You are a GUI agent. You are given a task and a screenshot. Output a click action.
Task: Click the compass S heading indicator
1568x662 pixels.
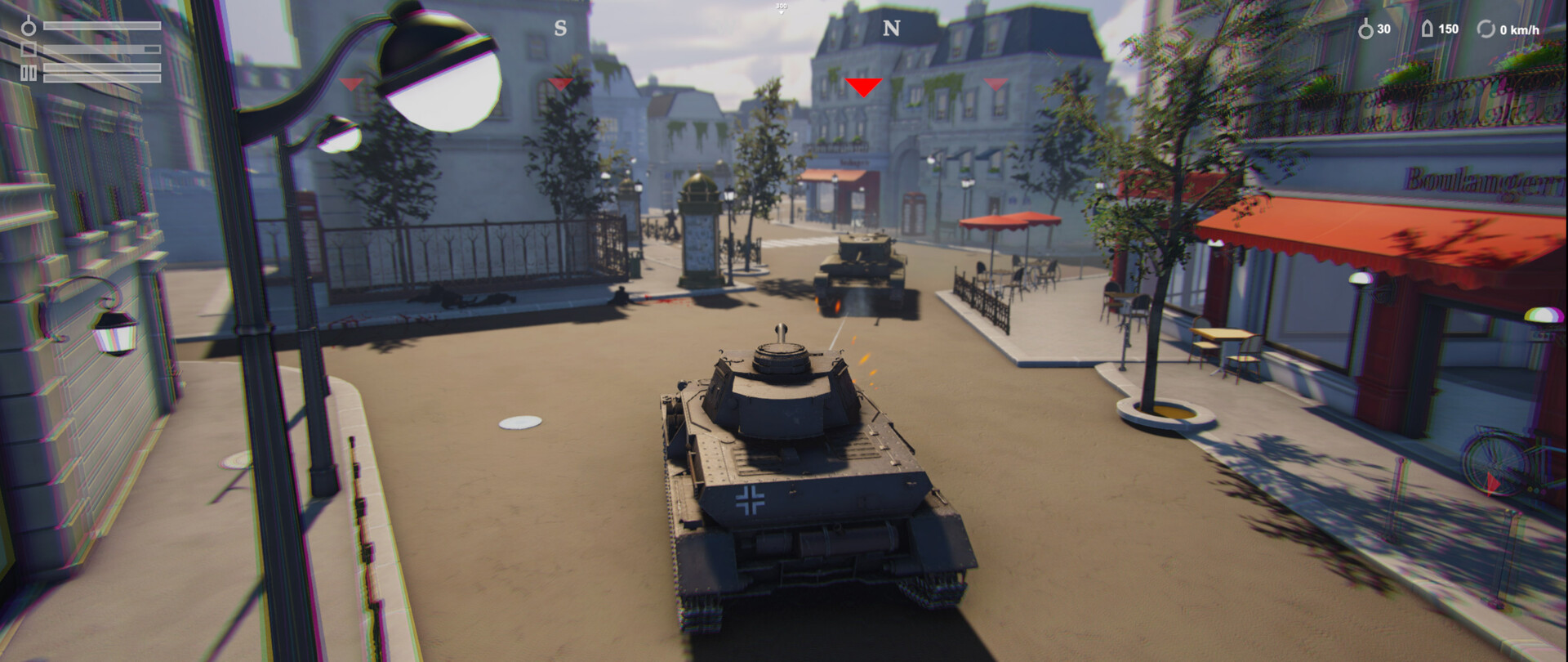tap(560, 27)
